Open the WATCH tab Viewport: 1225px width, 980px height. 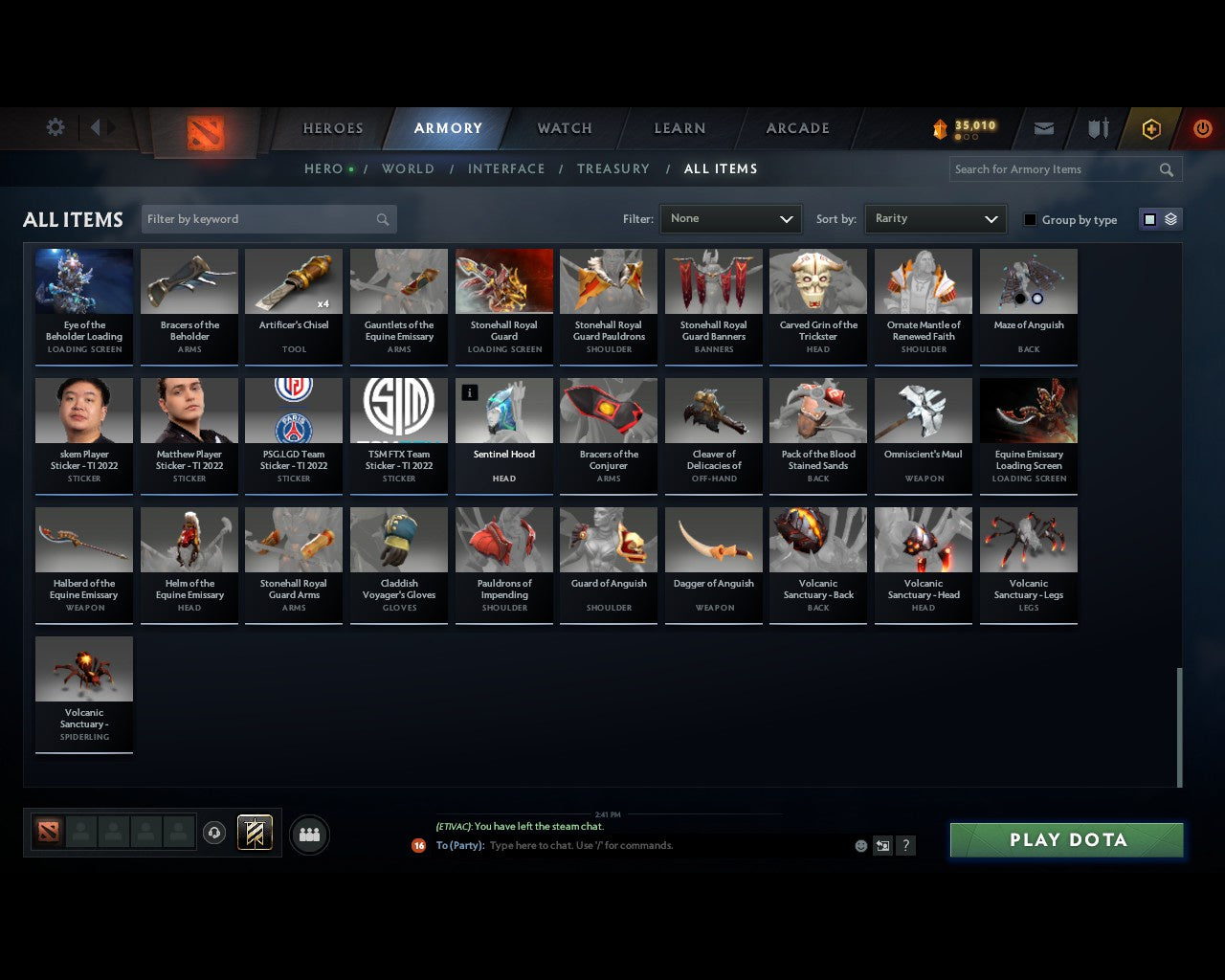564,127
